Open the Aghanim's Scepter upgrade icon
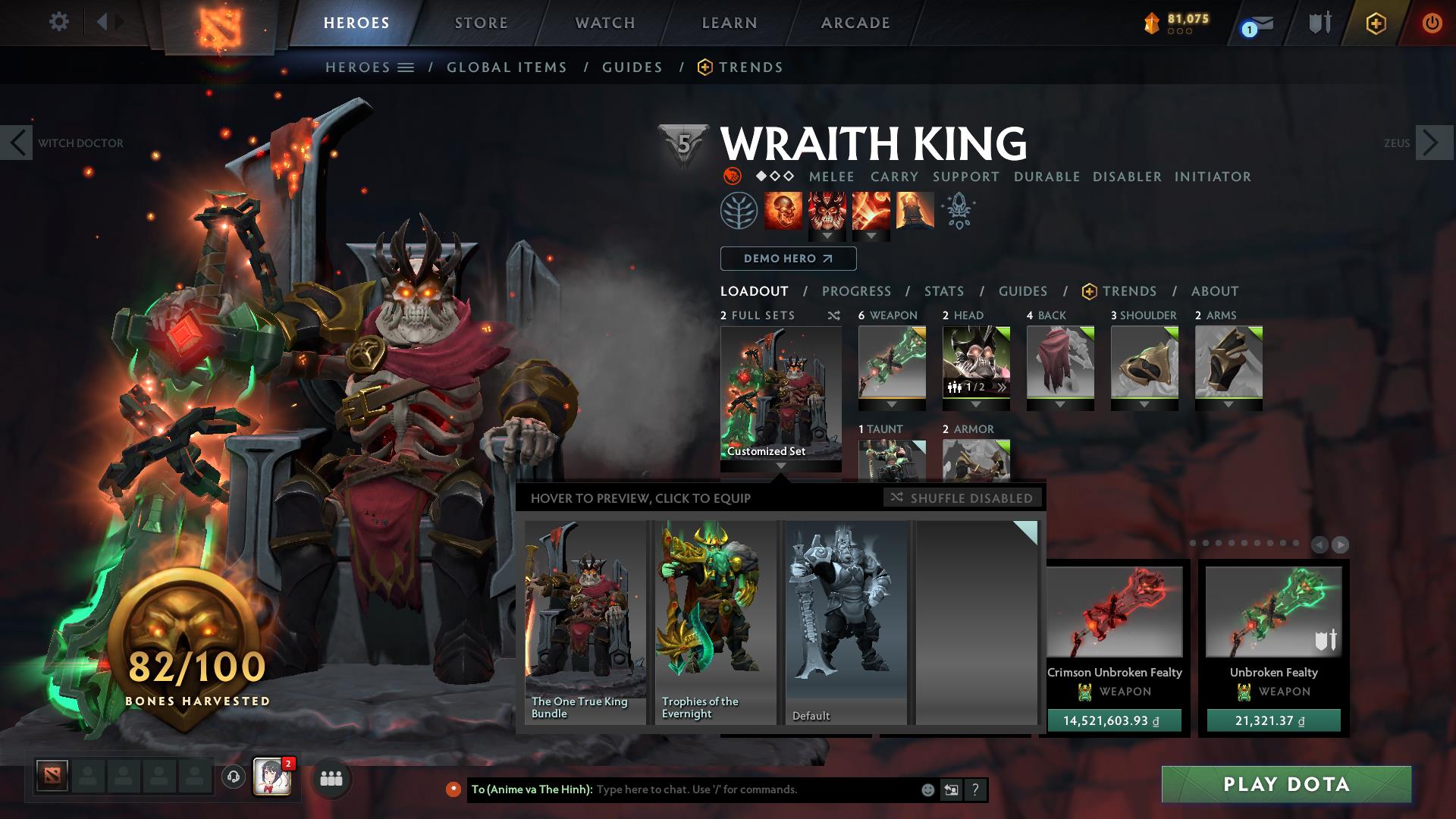This screenshot has height=819, width=1456. 958,212
